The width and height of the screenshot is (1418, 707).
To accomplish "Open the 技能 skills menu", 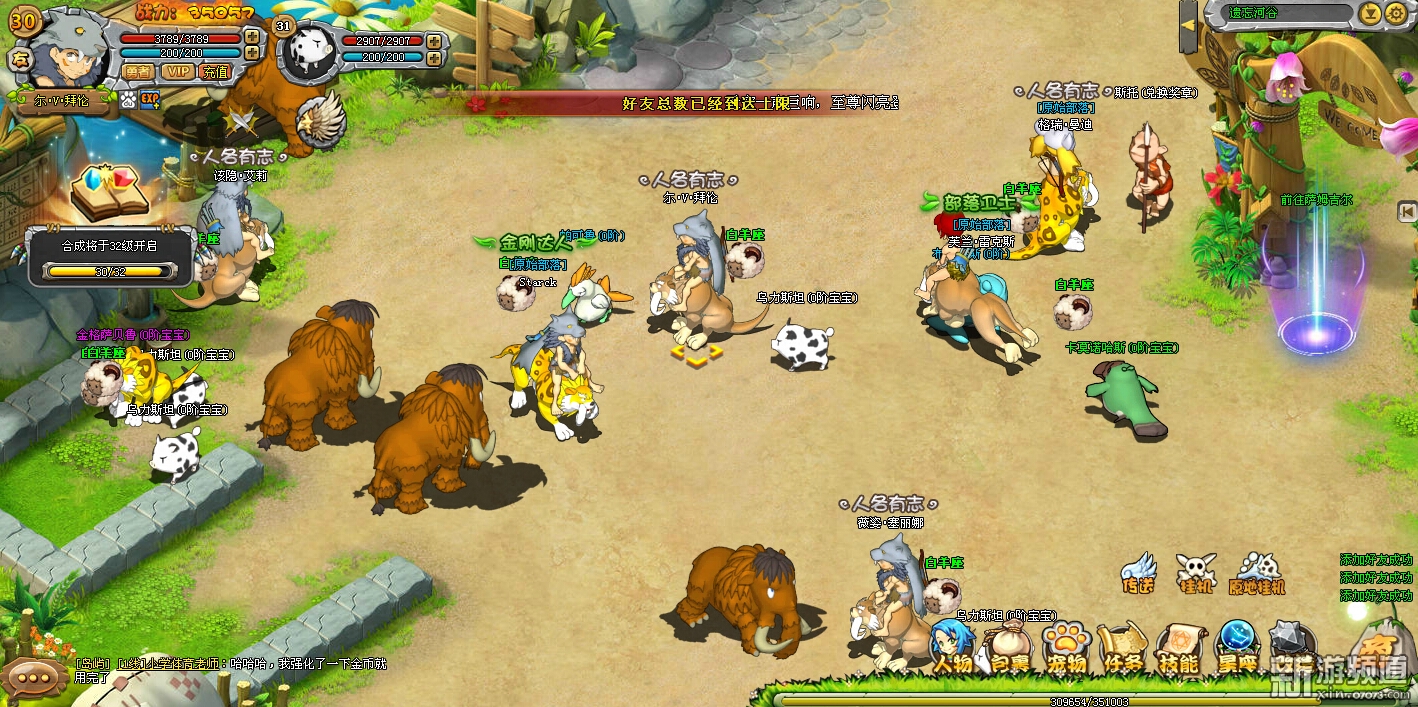I will (1179, 648).
